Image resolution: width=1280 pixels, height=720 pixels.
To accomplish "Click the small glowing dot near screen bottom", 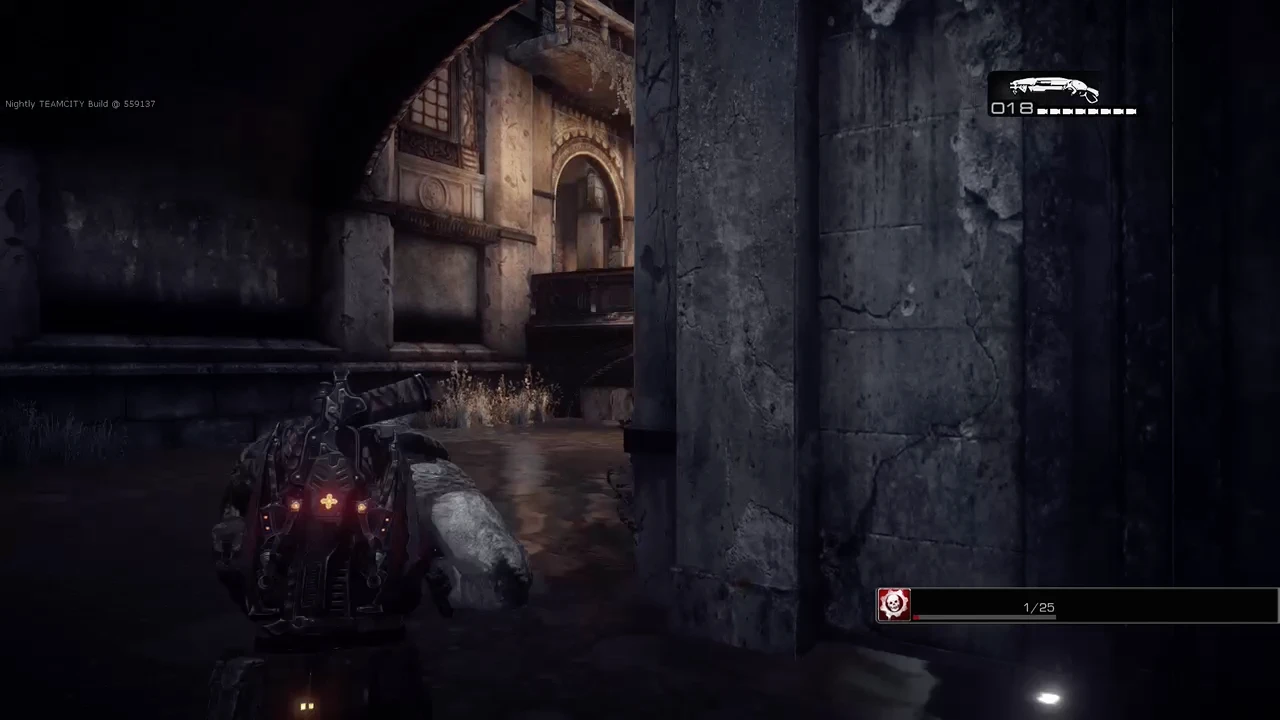I will [307, 706].
